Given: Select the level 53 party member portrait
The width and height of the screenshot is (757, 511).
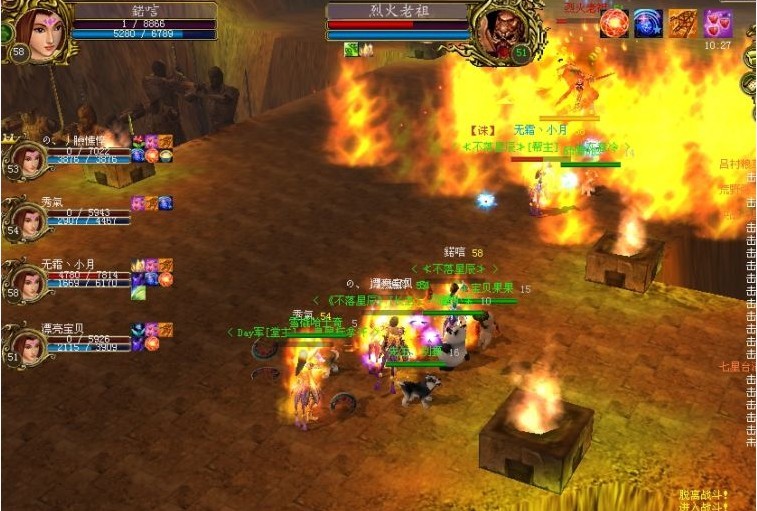Looking at the screenshot, I should click(x=30, y=158).
